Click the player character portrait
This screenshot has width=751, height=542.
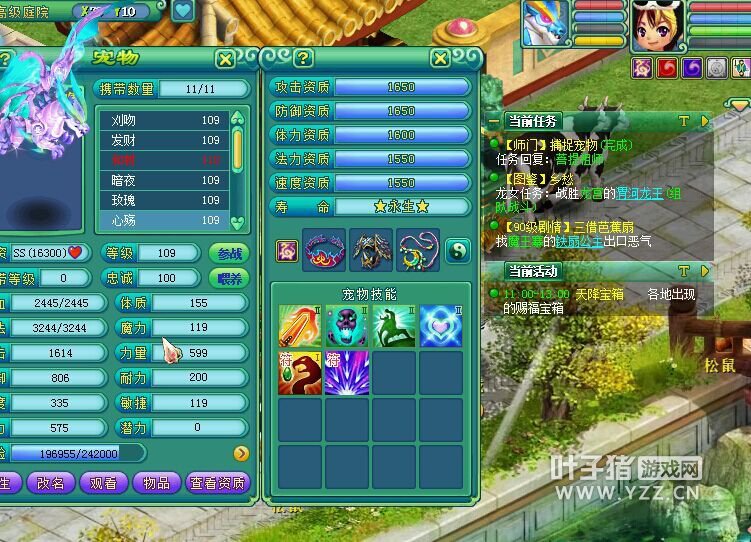coord(655,26)
